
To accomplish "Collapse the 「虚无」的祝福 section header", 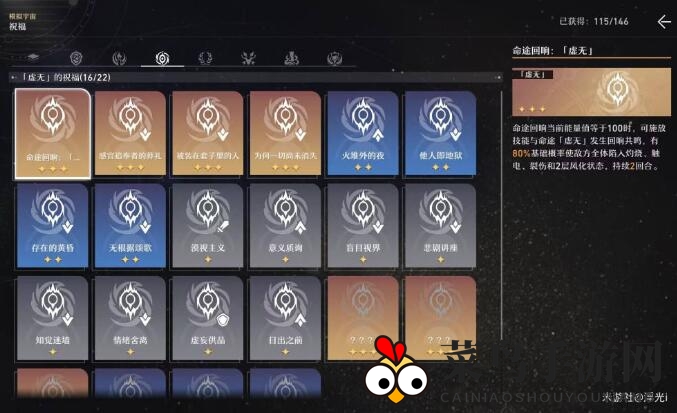I will tap(14, 77).
